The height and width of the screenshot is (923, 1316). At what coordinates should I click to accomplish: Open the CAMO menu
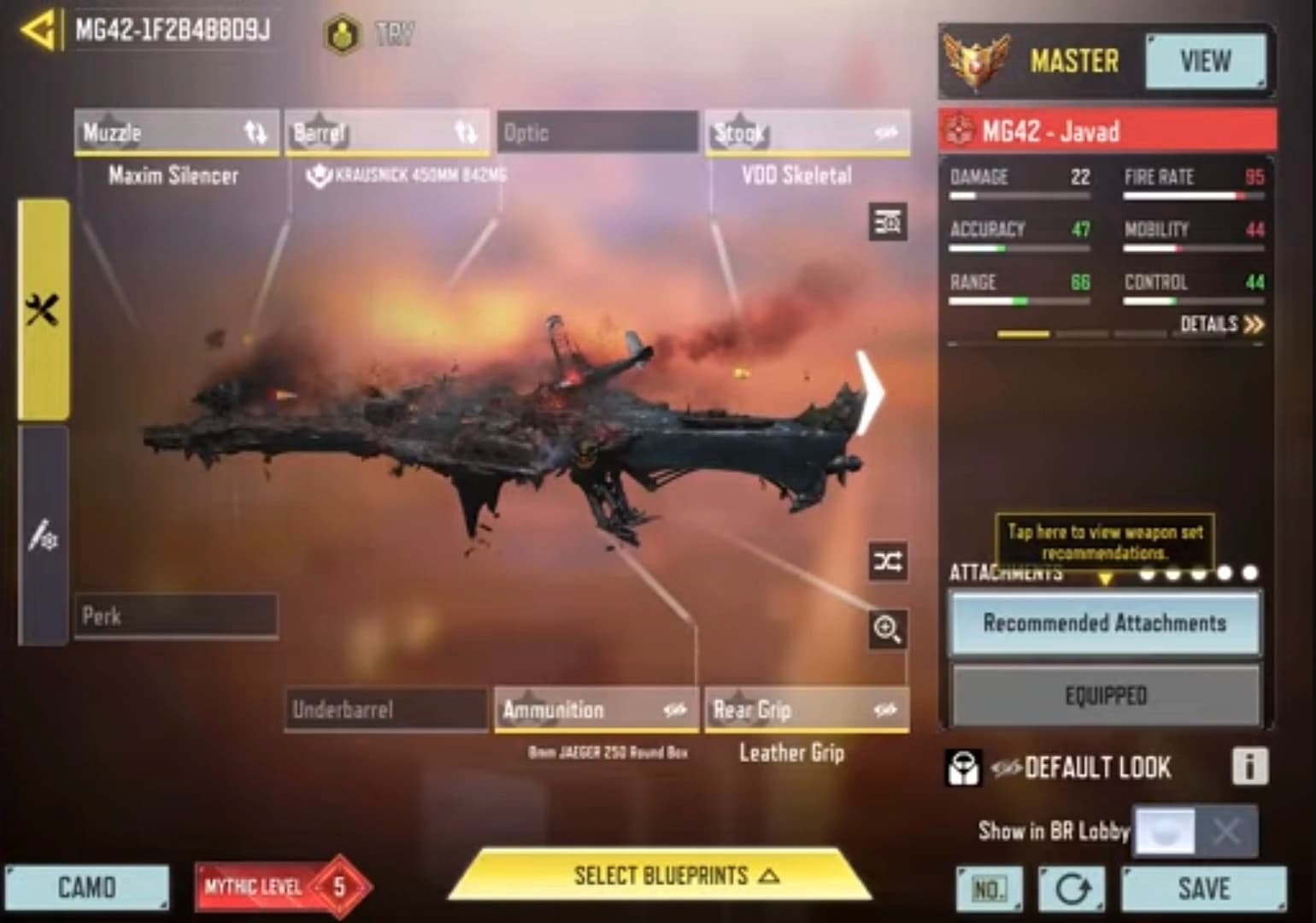click(87, 888)
